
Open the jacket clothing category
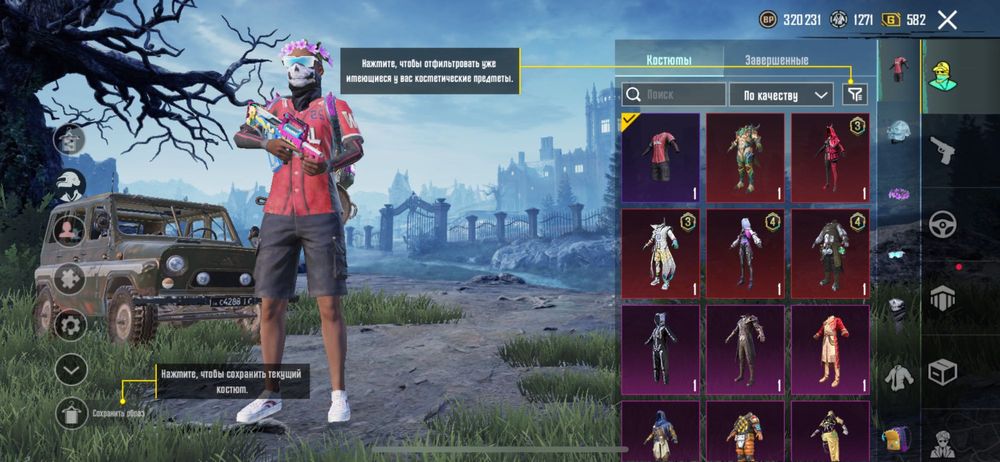(899, 376)
